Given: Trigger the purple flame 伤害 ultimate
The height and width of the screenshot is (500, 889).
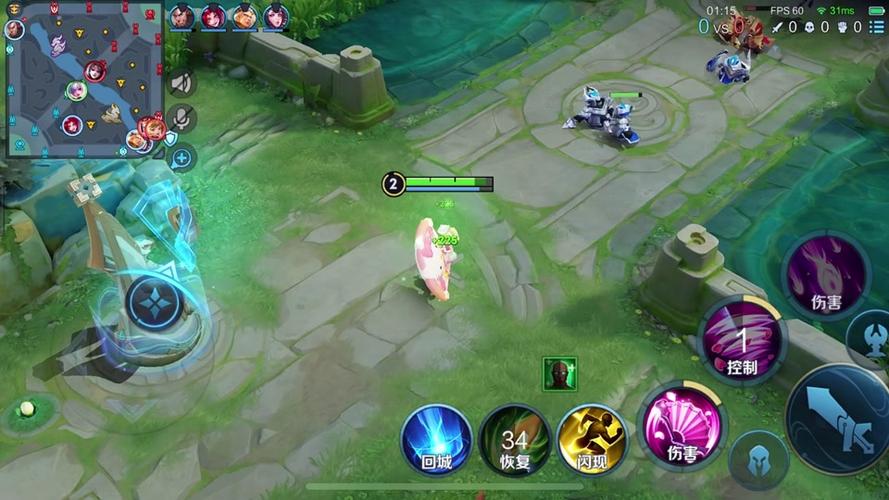Looking at the screenshot, I should tap(825, 275).
